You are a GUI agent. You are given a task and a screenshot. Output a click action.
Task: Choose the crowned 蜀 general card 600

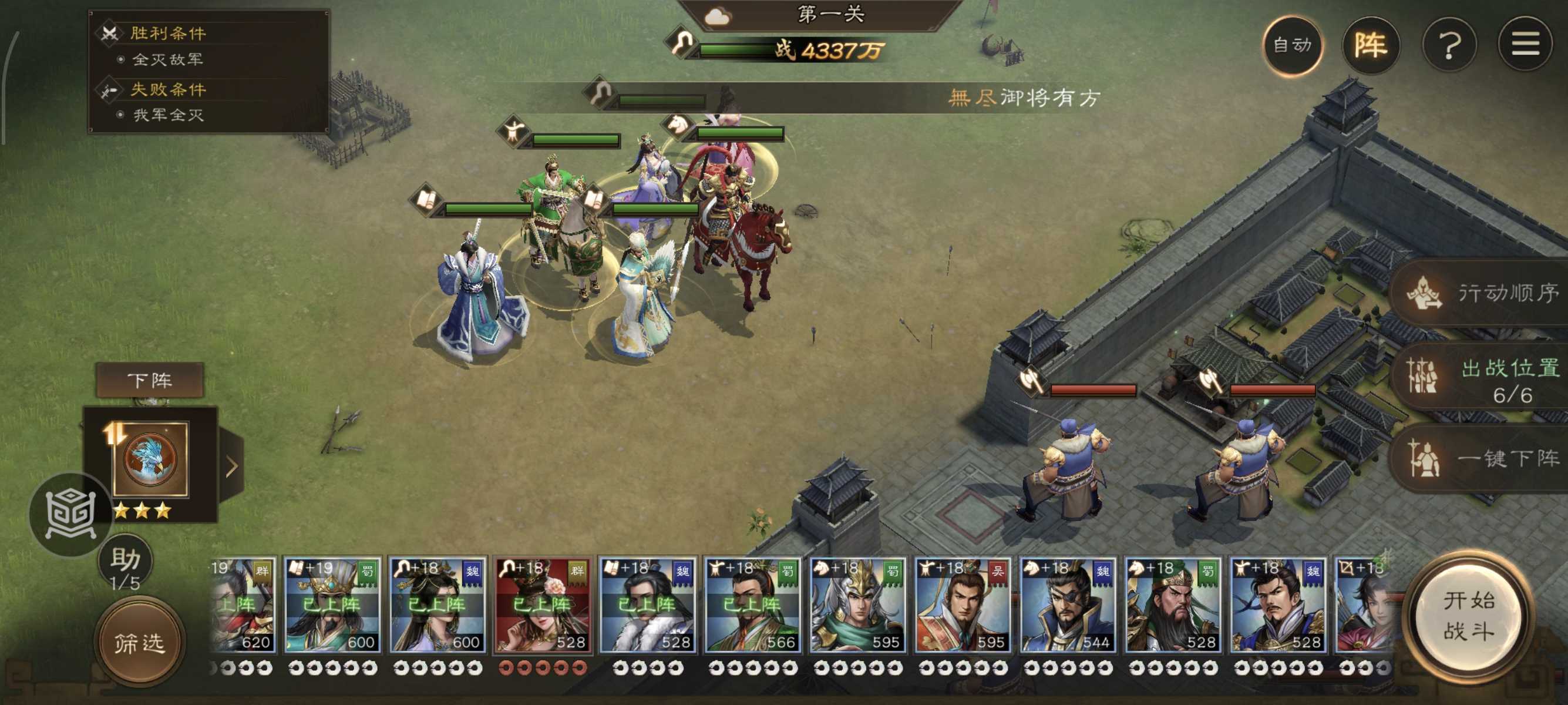pos(332,605)
